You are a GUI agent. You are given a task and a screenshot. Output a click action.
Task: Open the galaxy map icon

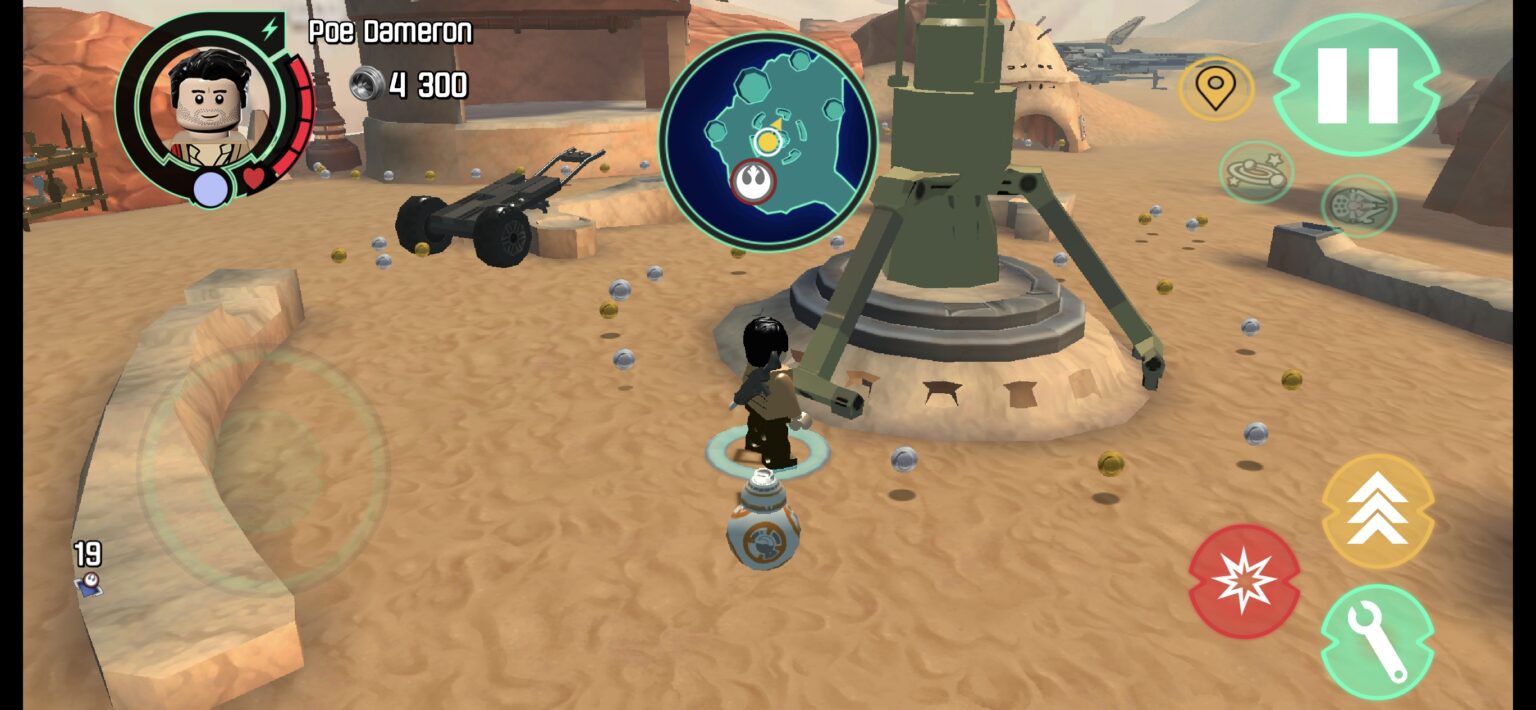1256,172
